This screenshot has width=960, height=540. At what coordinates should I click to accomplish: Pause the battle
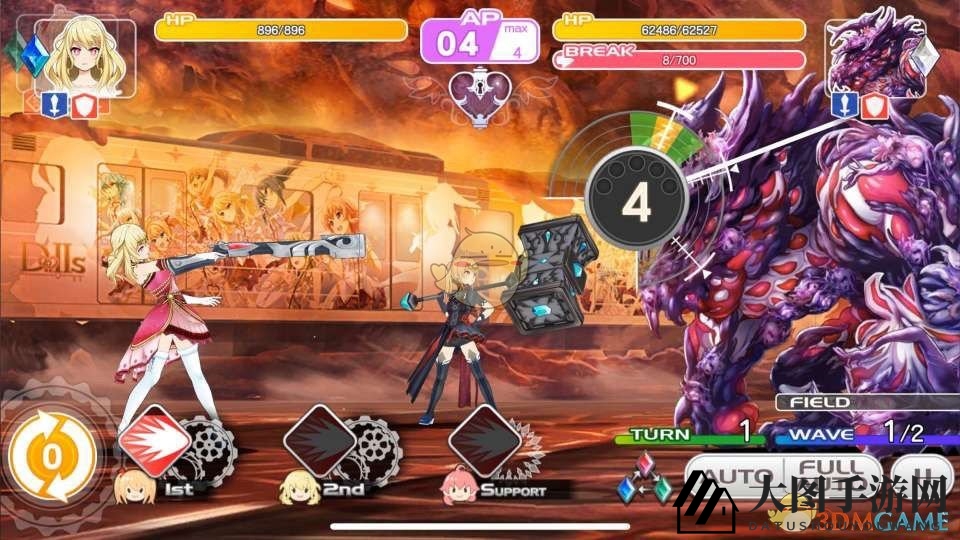tap(920, 475)
